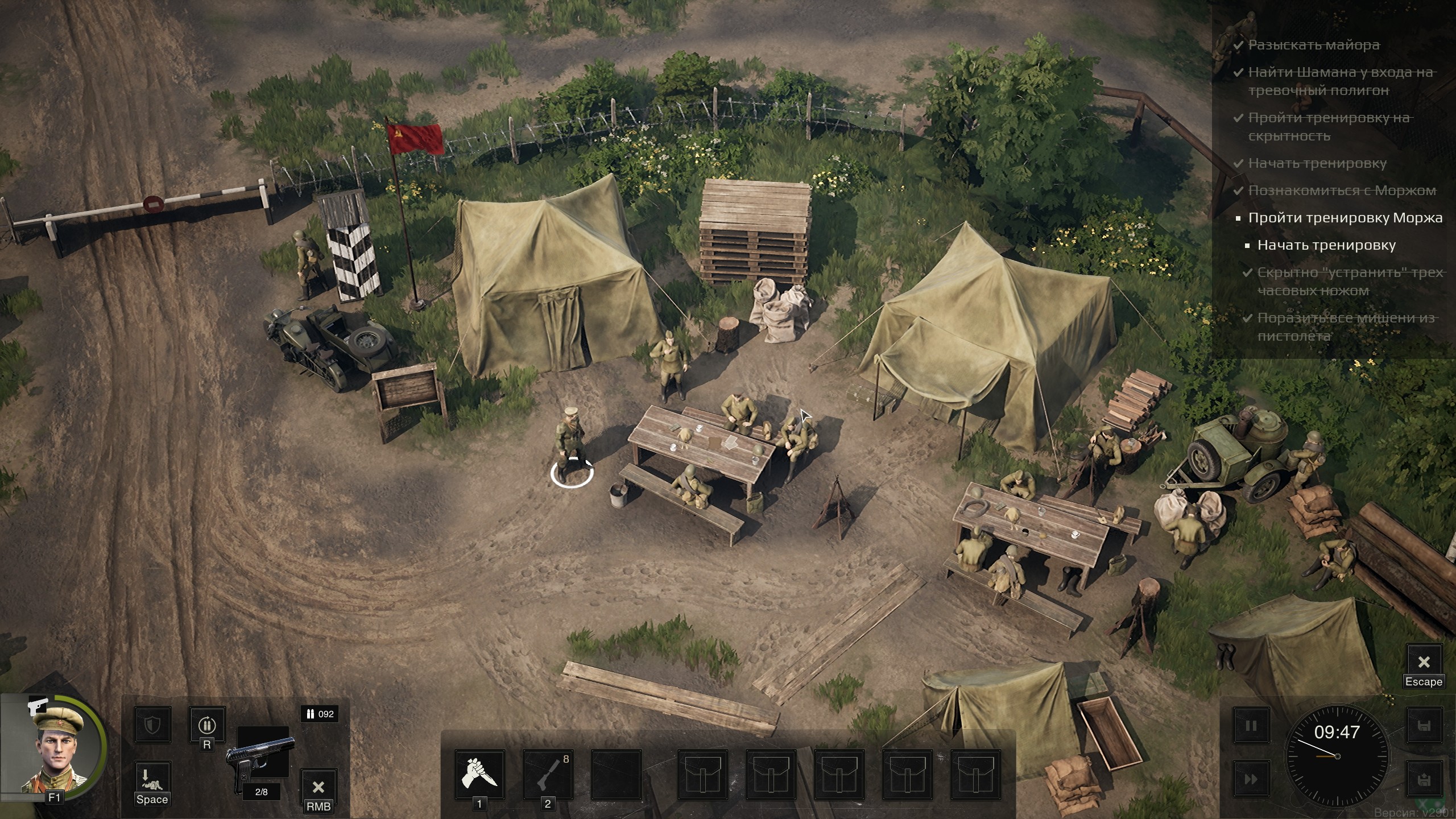Screen dimensions: 1456x819
Task: Open the menu with the Escape X button
Action: [1424, 662]
